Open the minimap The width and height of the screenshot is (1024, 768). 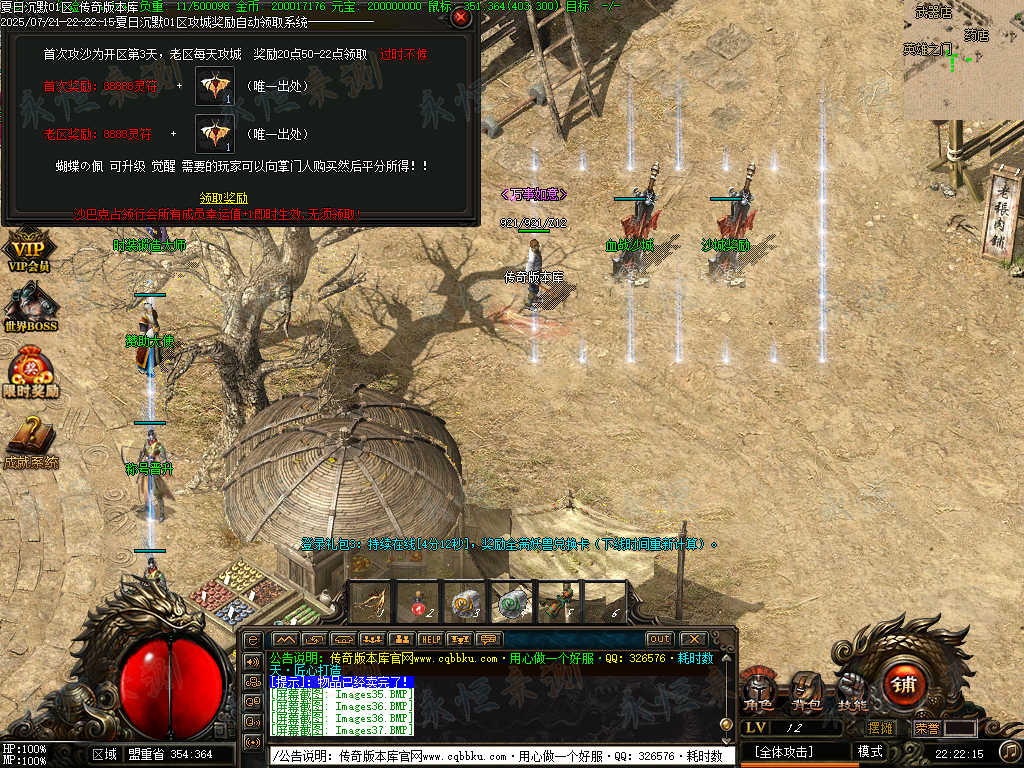(962, 58)
